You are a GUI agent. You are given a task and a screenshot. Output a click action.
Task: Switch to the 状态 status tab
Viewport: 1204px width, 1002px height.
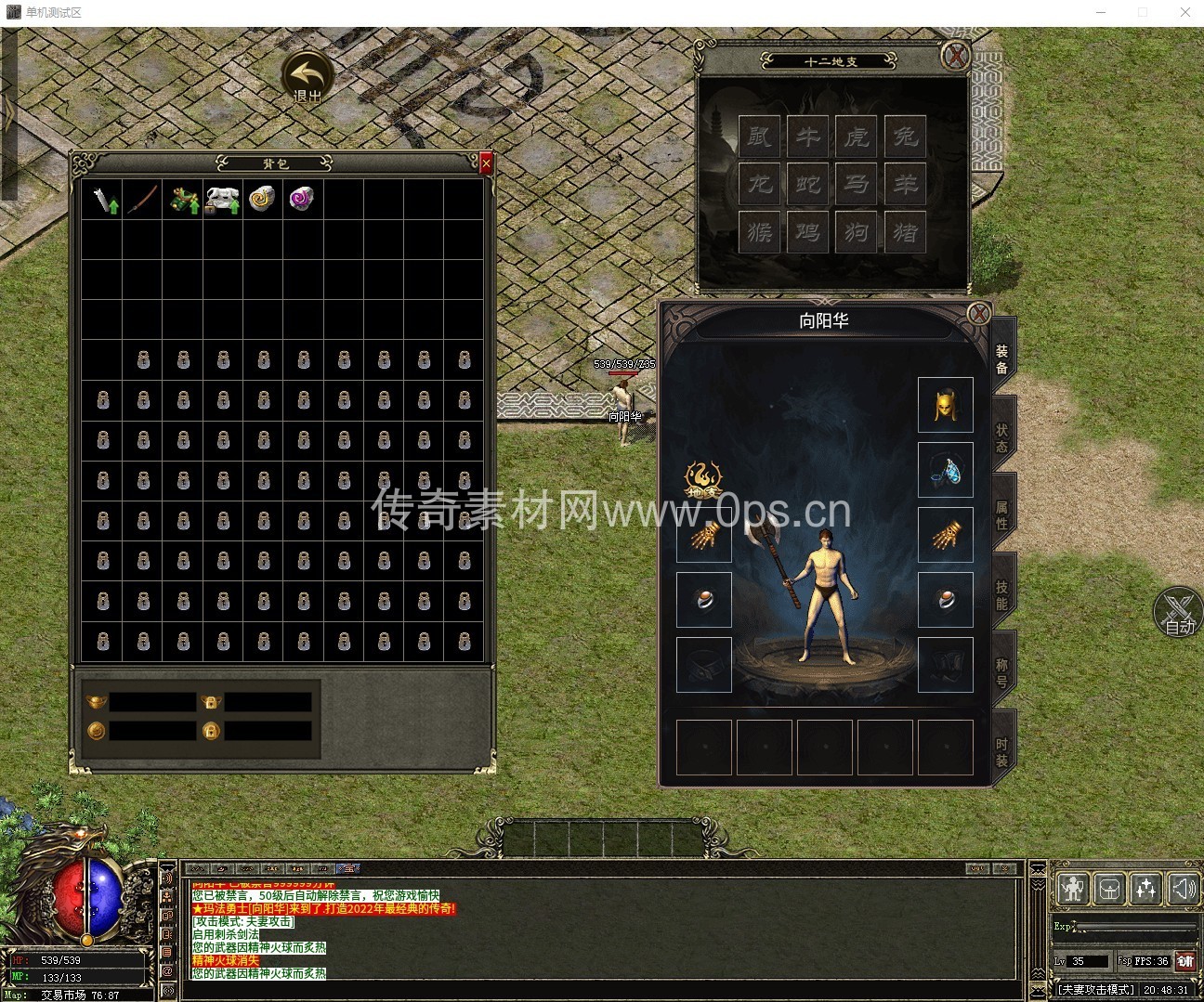(1002, 437)
